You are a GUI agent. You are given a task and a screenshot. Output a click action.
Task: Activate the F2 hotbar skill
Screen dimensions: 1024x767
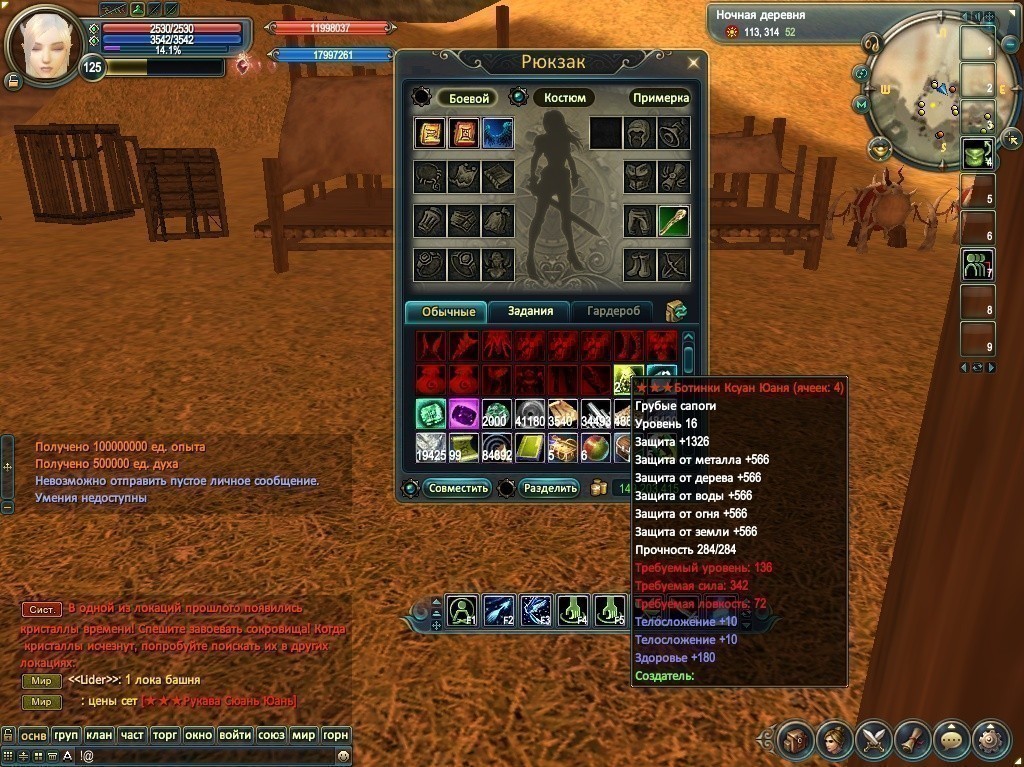point(499,609)
